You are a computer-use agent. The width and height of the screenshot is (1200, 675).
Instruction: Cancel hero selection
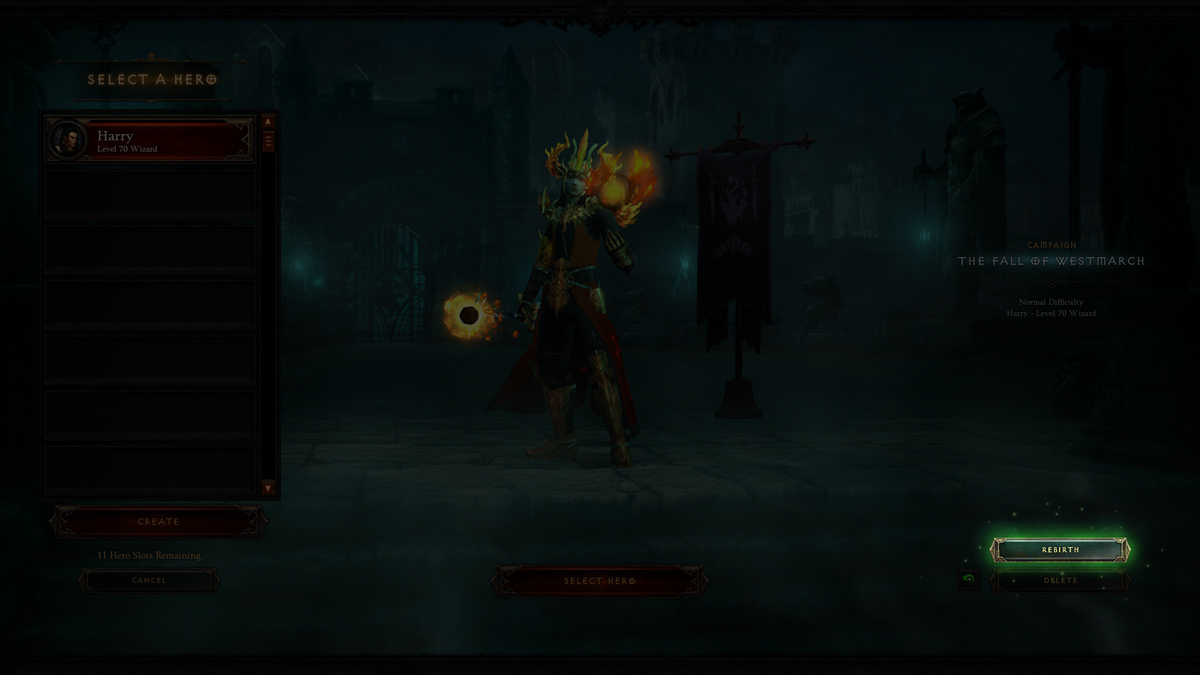(x=149, y=580)
